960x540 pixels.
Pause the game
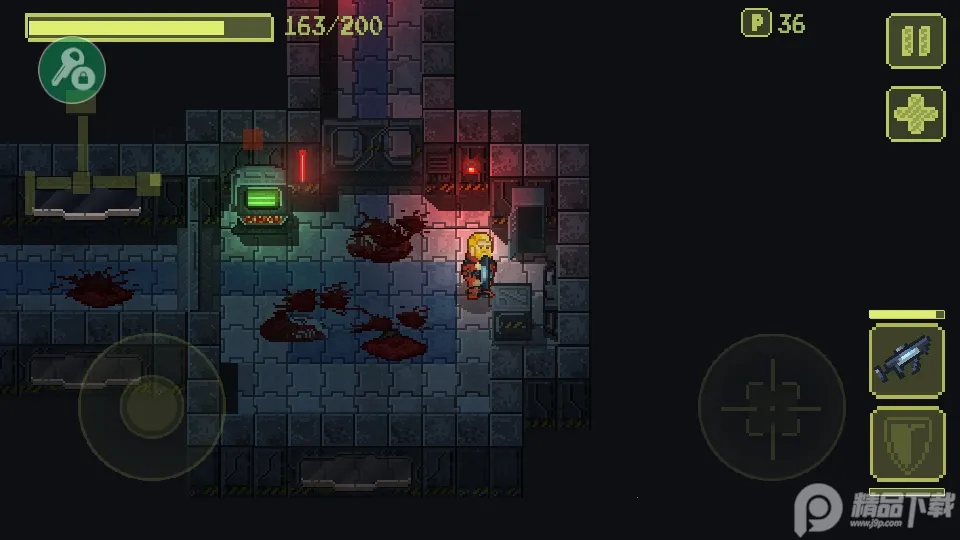(x=915, y=41)
